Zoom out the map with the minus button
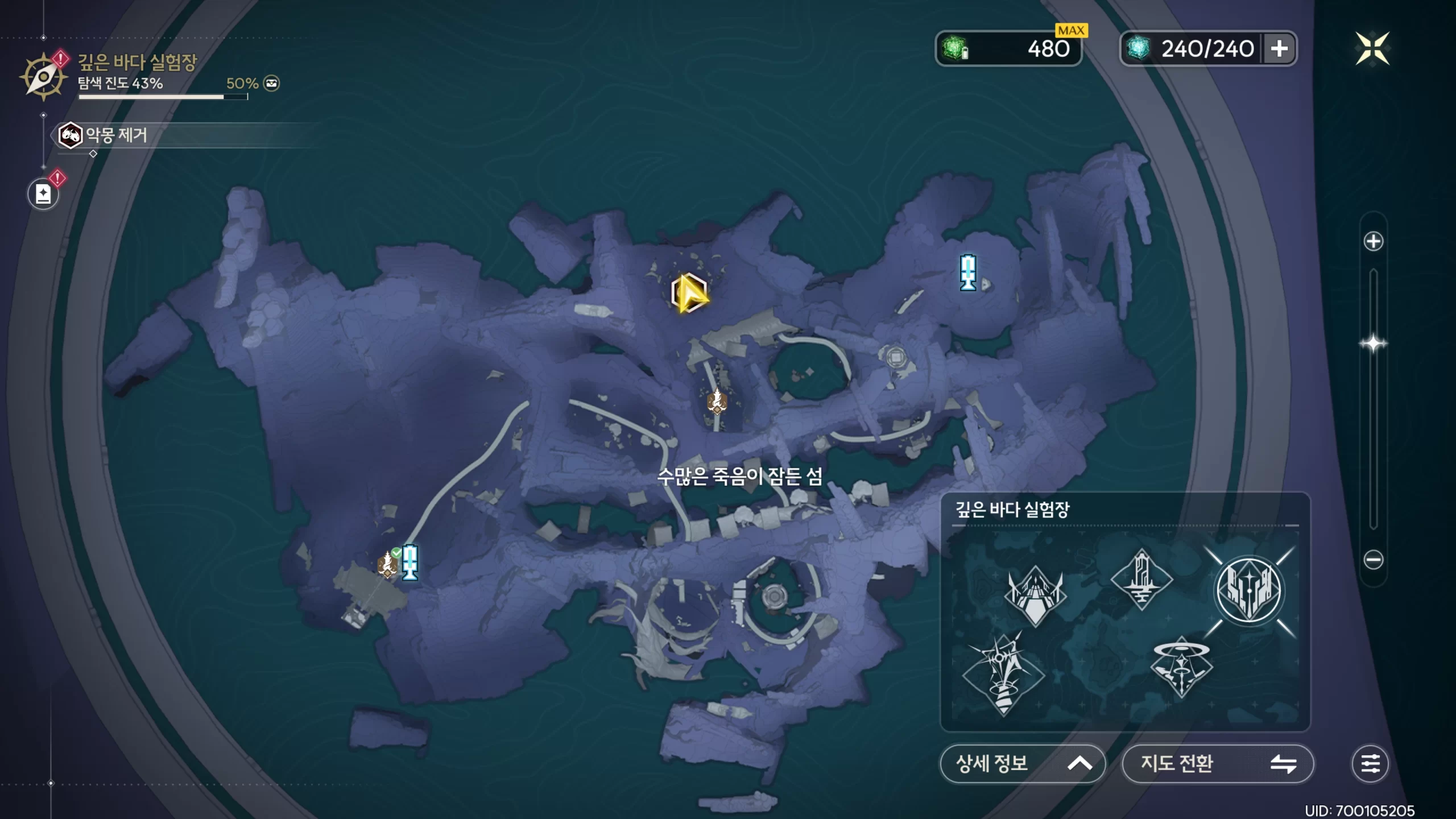 (x=1373, y=560)
